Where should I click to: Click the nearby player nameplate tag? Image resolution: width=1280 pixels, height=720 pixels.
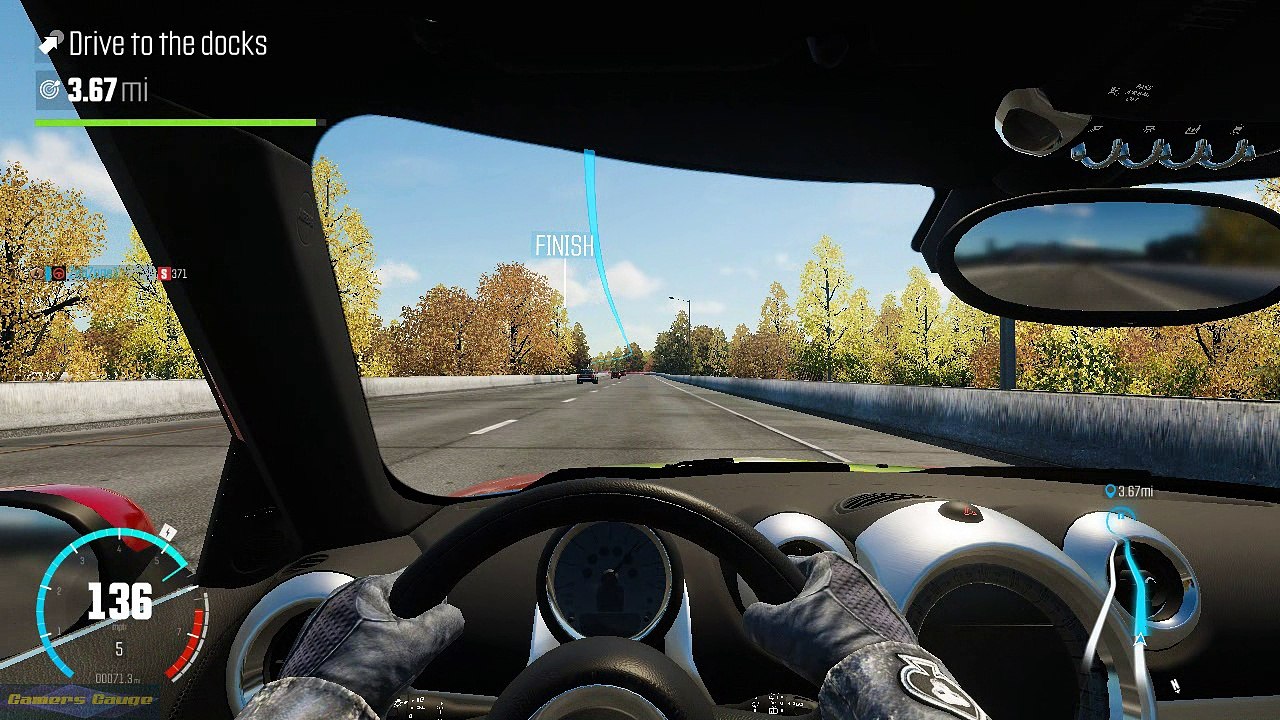pos(108,273)
